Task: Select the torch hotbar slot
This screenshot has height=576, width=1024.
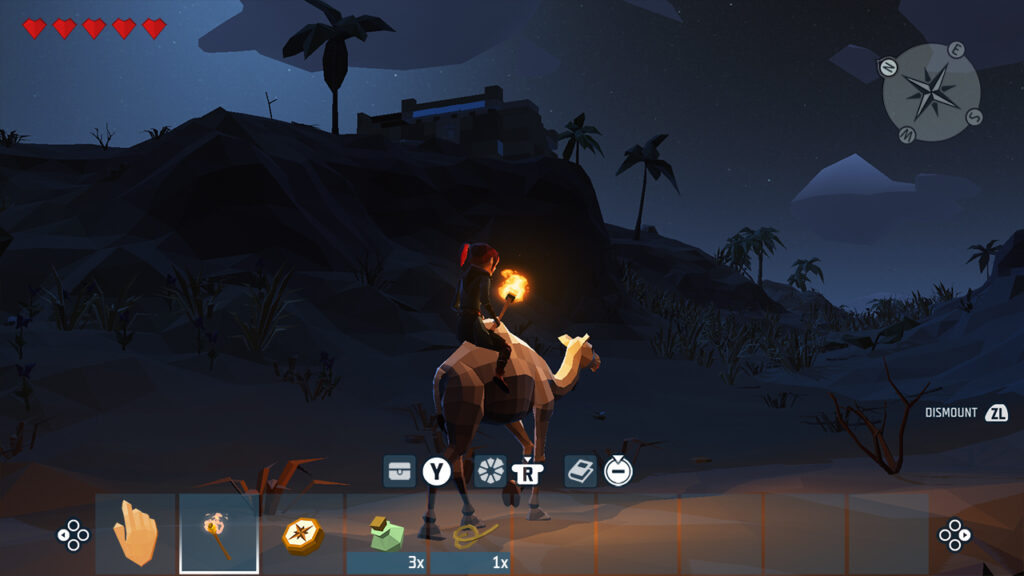Action: [x=218, y=534]
